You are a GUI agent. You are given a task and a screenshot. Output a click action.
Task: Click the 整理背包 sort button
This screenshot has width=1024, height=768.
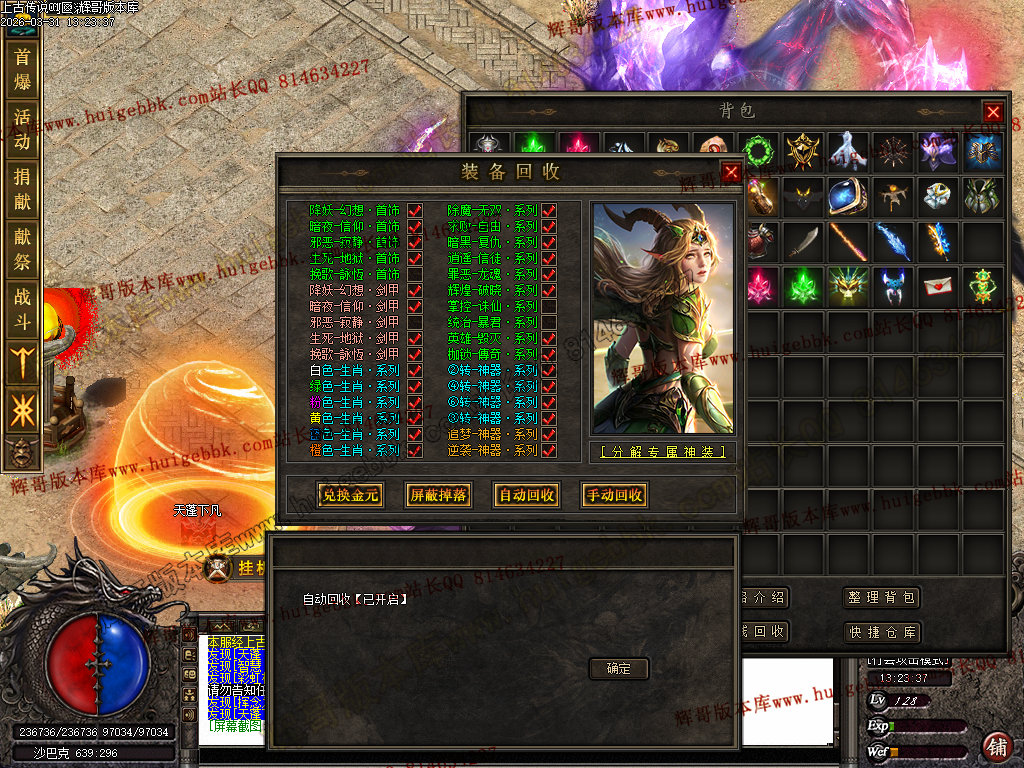coord(880,598)
